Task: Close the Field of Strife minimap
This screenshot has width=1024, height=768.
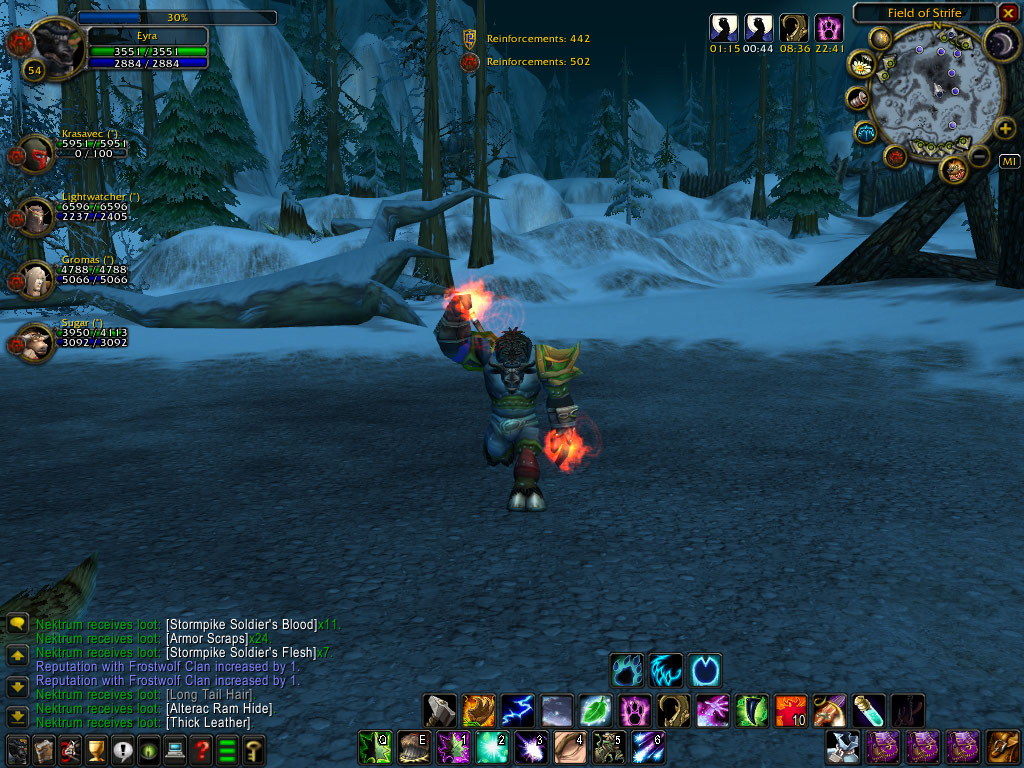Action: pyautogui.click(x=1007, y=13)
